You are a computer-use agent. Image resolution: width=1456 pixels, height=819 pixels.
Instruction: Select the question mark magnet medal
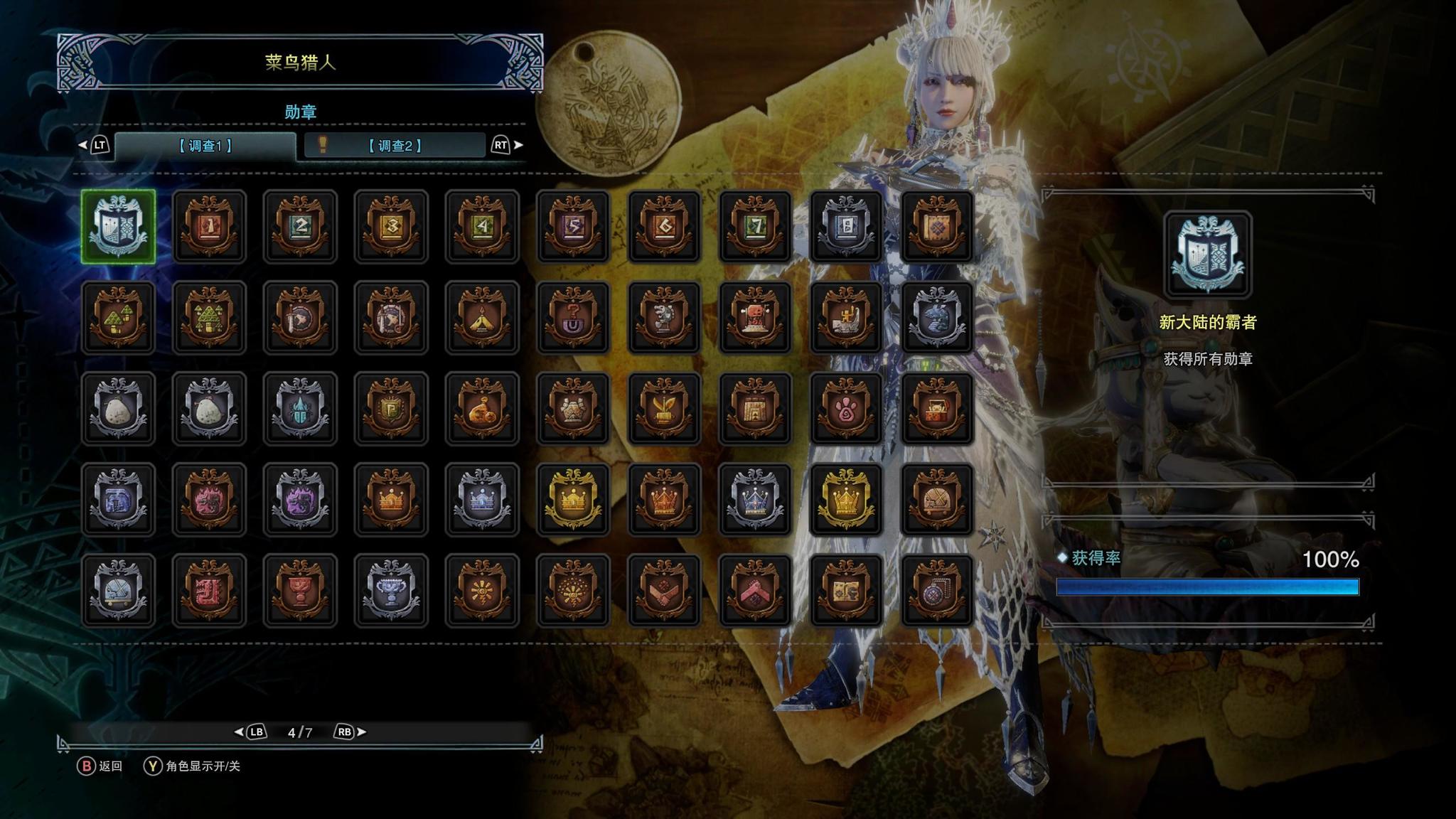click(x=573, y=318)
